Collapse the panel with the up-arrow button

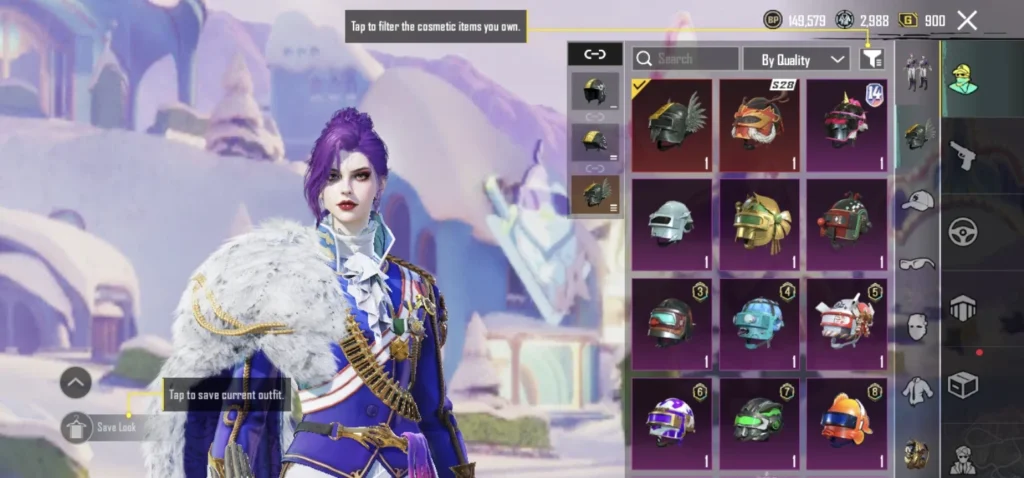pyautogui.click(x=76, y=382)
